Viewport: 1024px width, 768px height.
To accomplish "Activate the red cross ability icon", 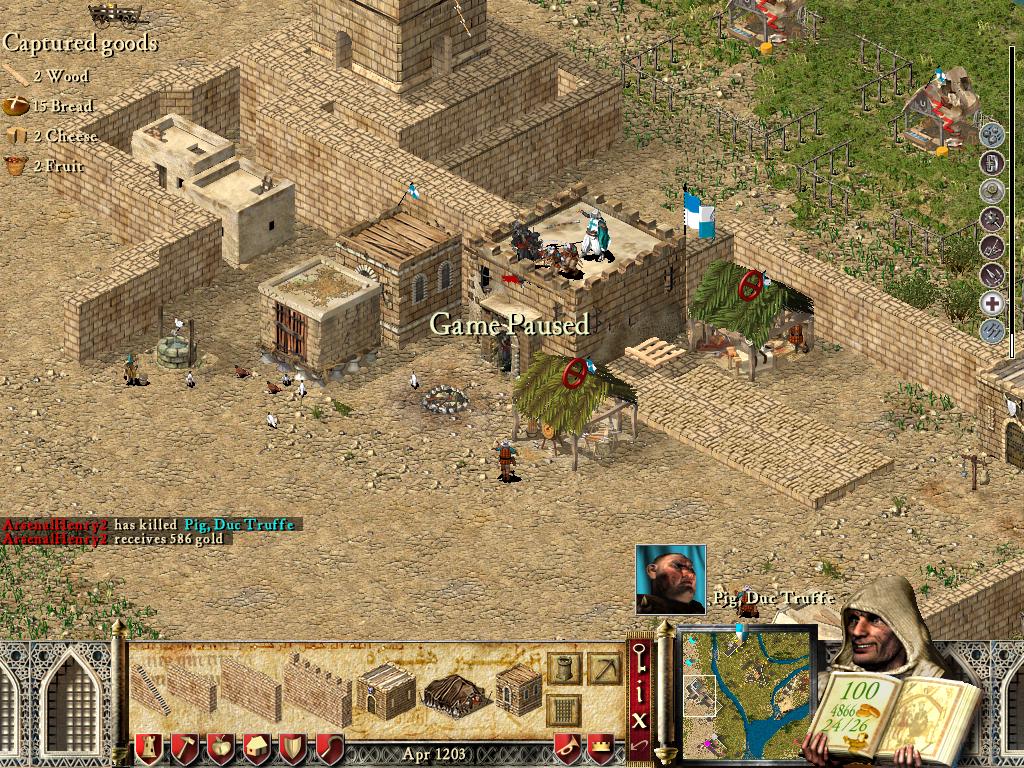I will pyautogui.click(x=991, y=304).
